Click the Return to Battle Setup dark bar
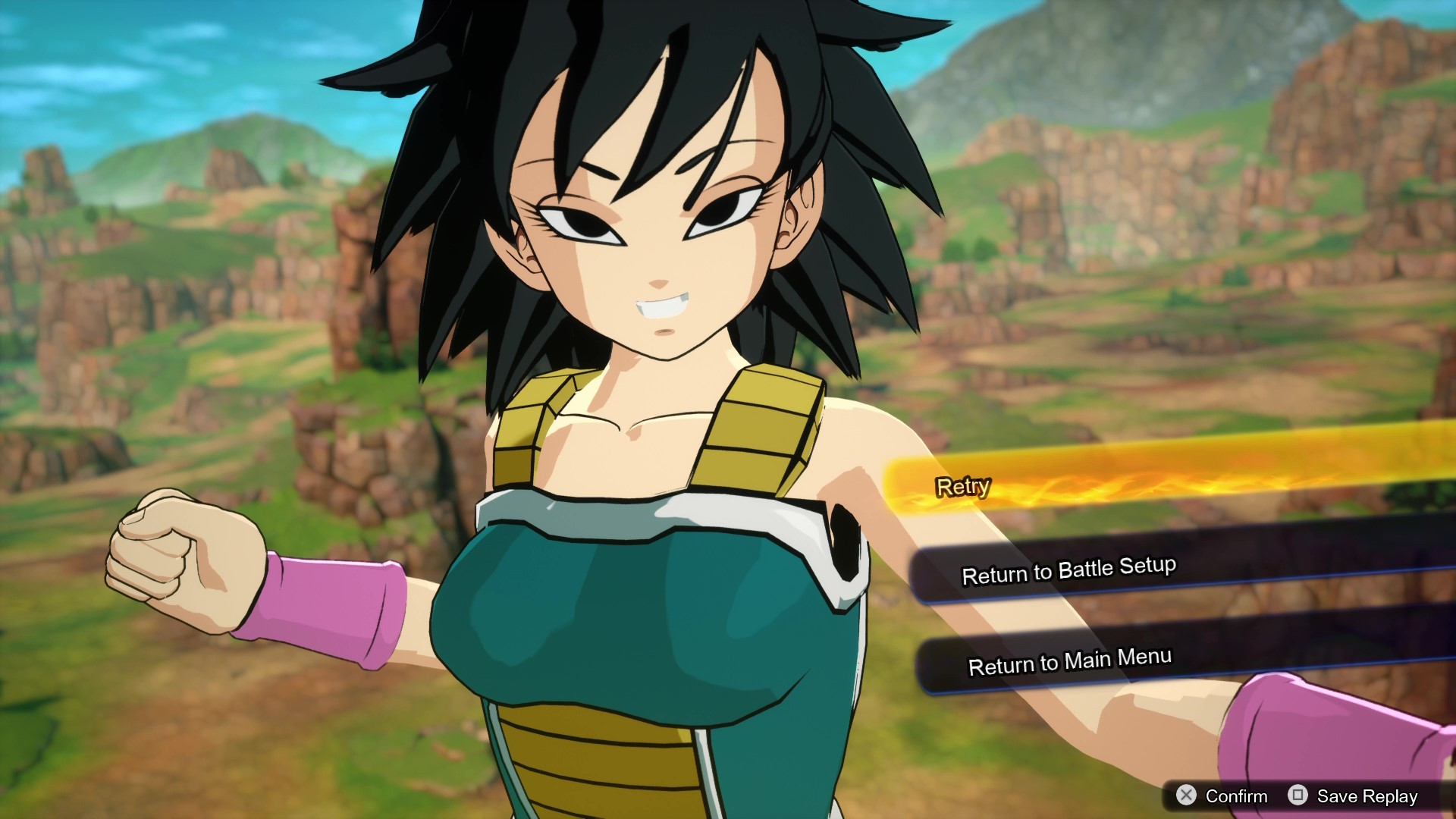This screenshot has width=1456, height=819. point(1068,571)
